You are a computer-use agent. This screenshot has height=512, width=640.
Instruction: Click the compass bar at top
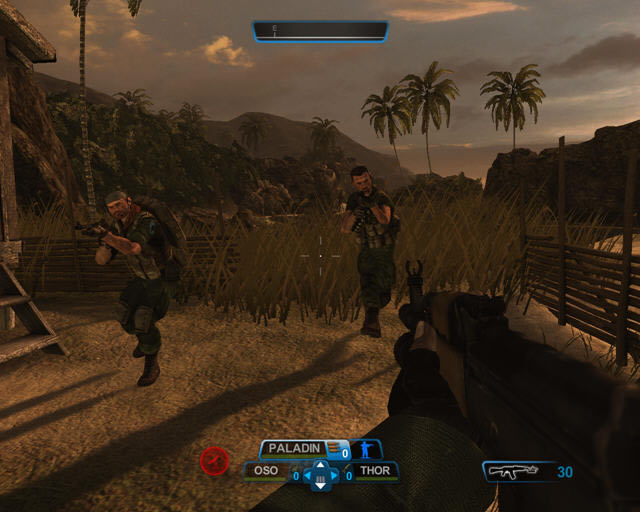pos(320,31)
